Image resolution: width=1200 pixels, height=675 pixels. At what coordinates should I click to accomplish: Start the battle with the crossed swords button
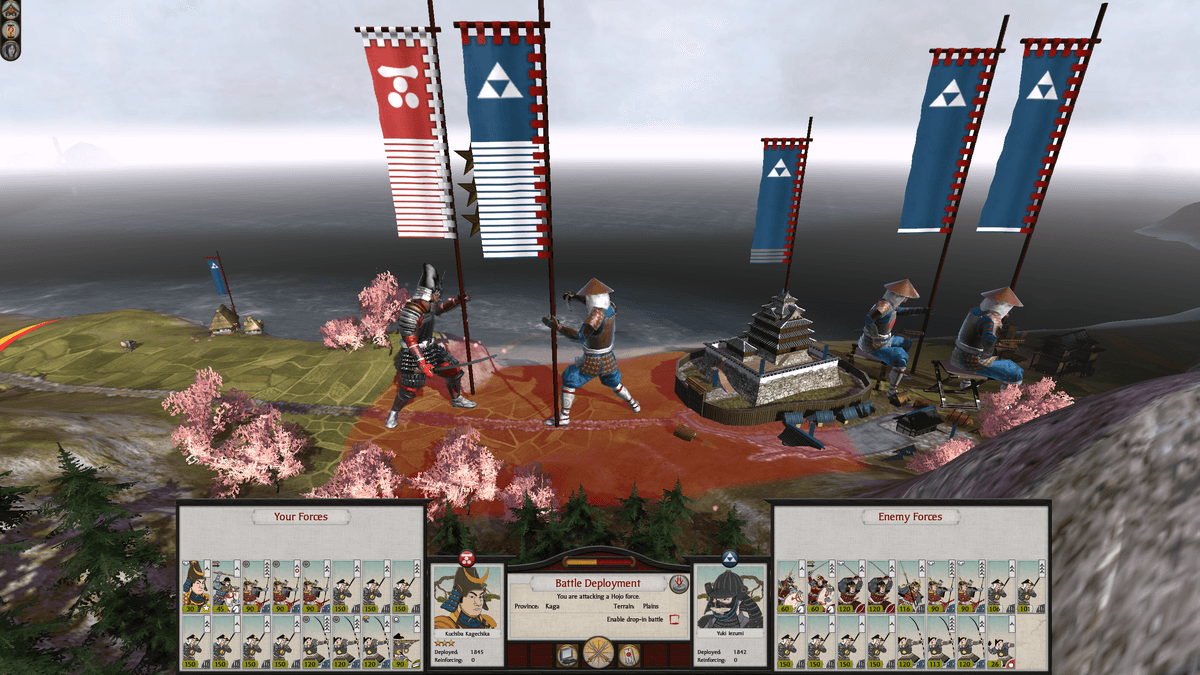(x=599, y=654)
